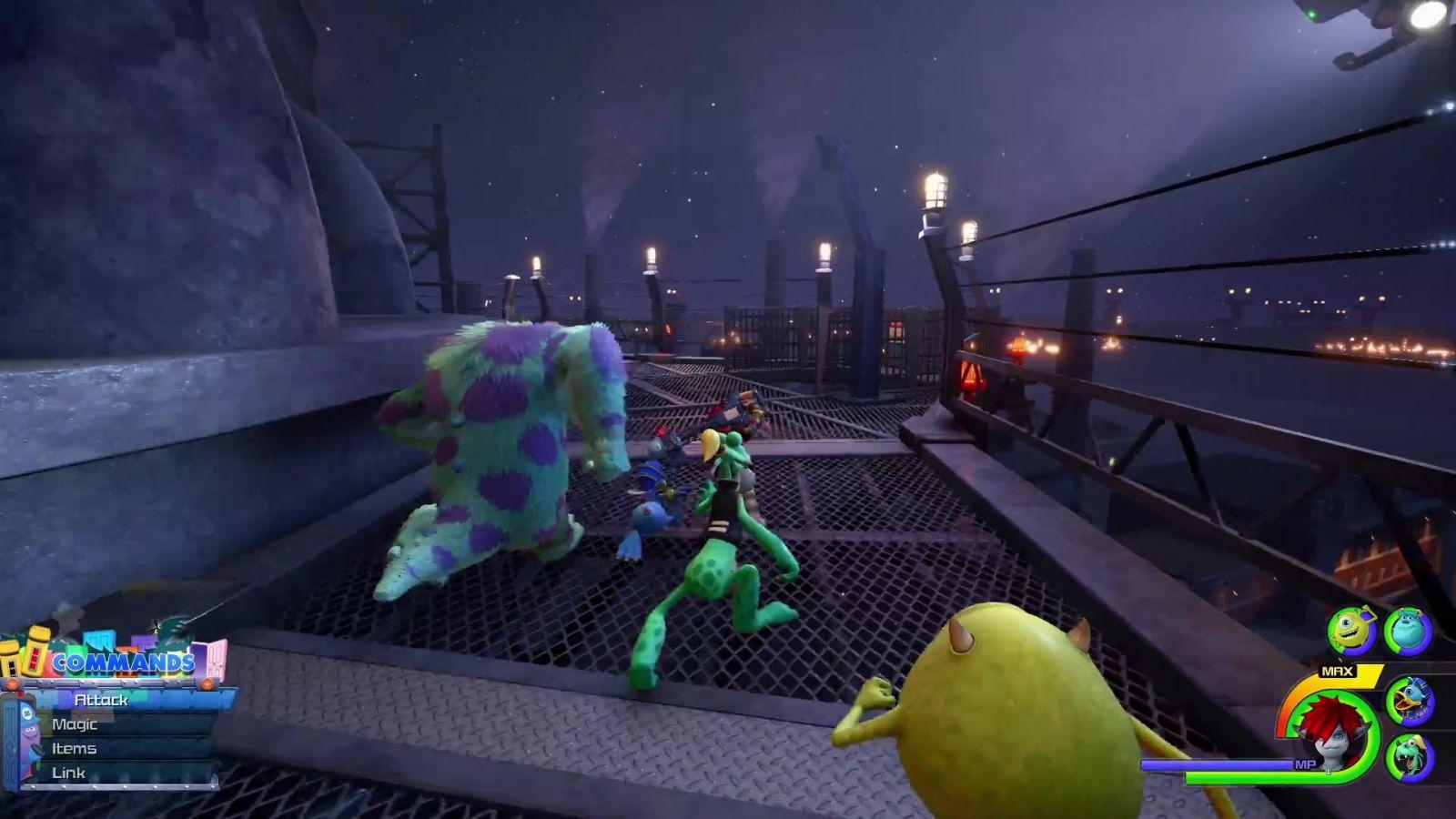Select the Attack command
This screenshot has height=819, width=1456.
pyautogui.click(x=102, y=700)
